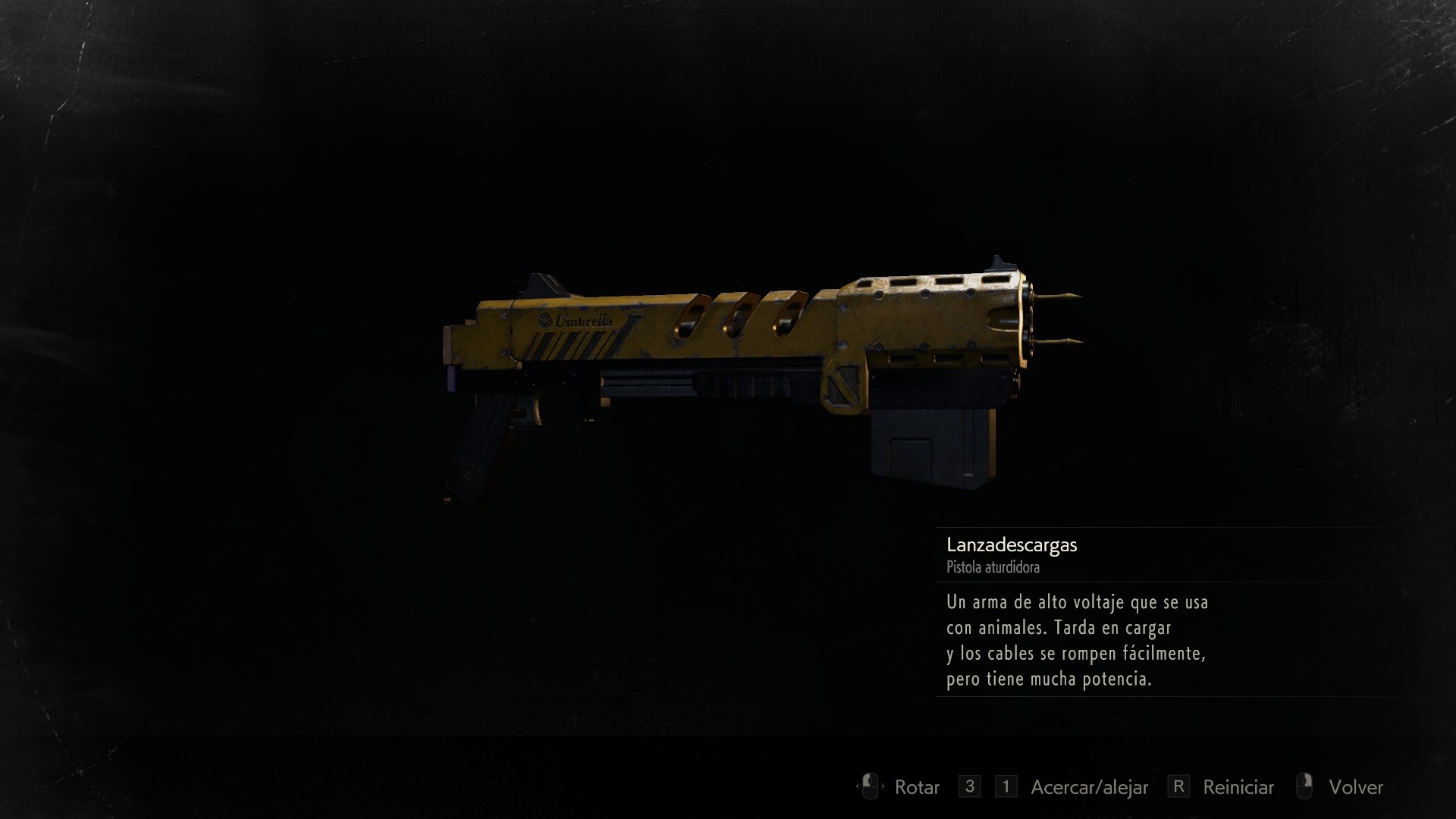Reset the weapon view with Reiniciar
1456x819 pixels.
(1238, 787)
